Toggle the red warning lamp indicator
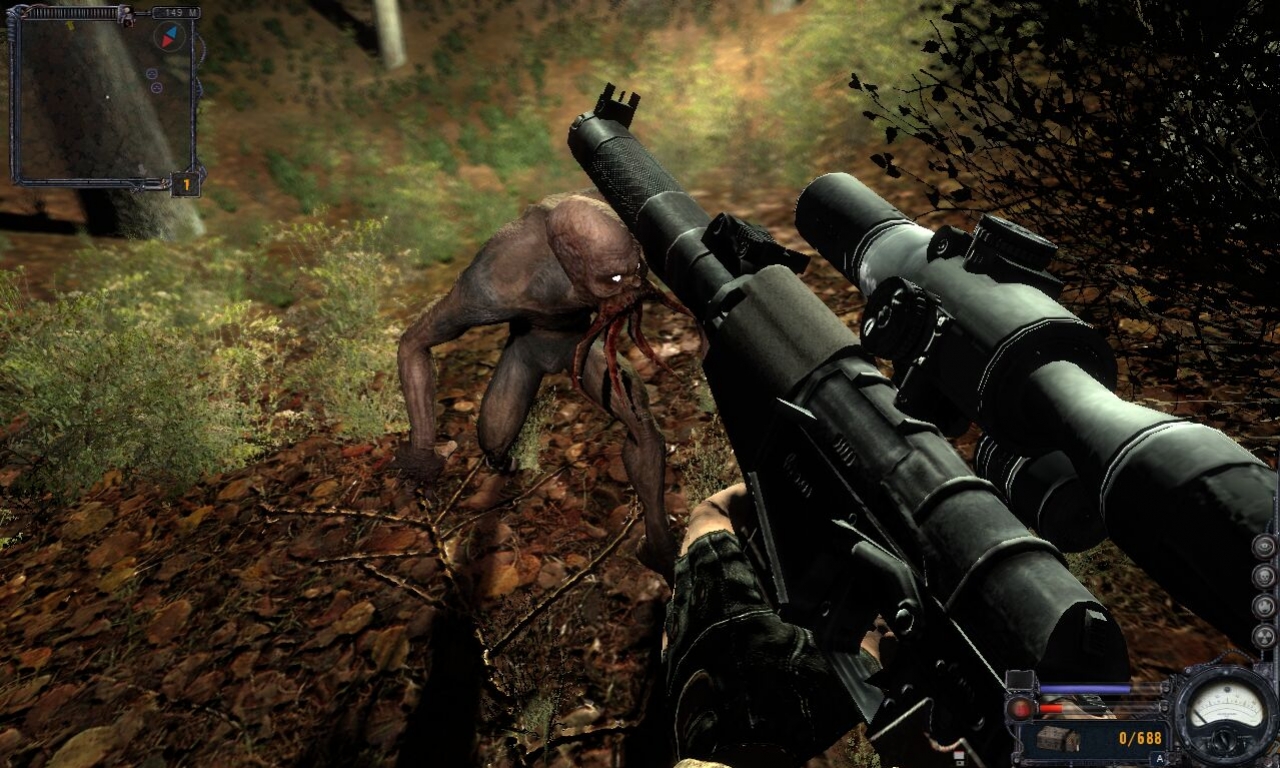The image size is (1280, 768). pyautogui.click(x=1021, y=708)
